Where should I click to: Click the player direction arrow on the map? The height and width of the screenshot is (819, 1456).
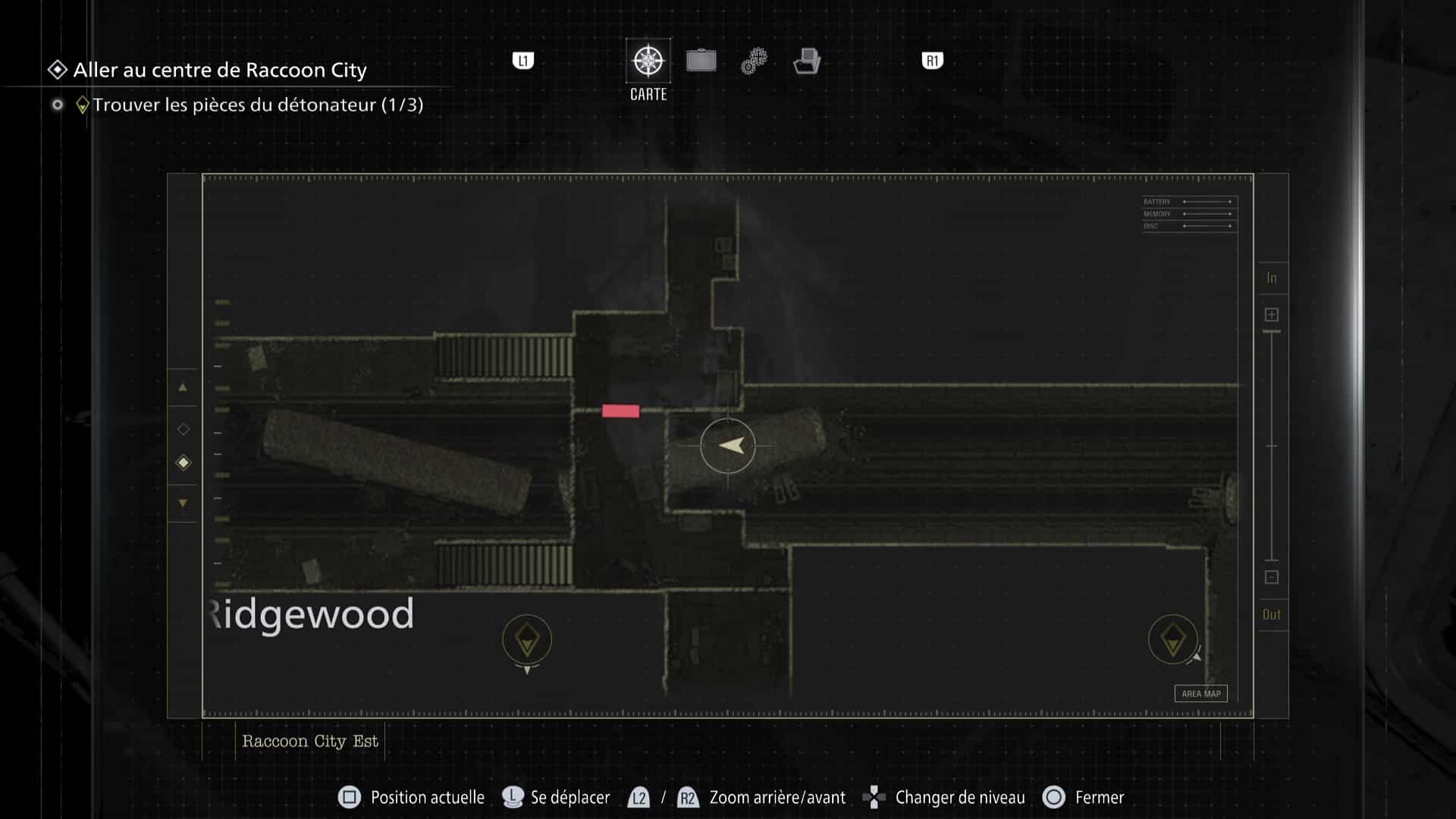click(727, 446)
